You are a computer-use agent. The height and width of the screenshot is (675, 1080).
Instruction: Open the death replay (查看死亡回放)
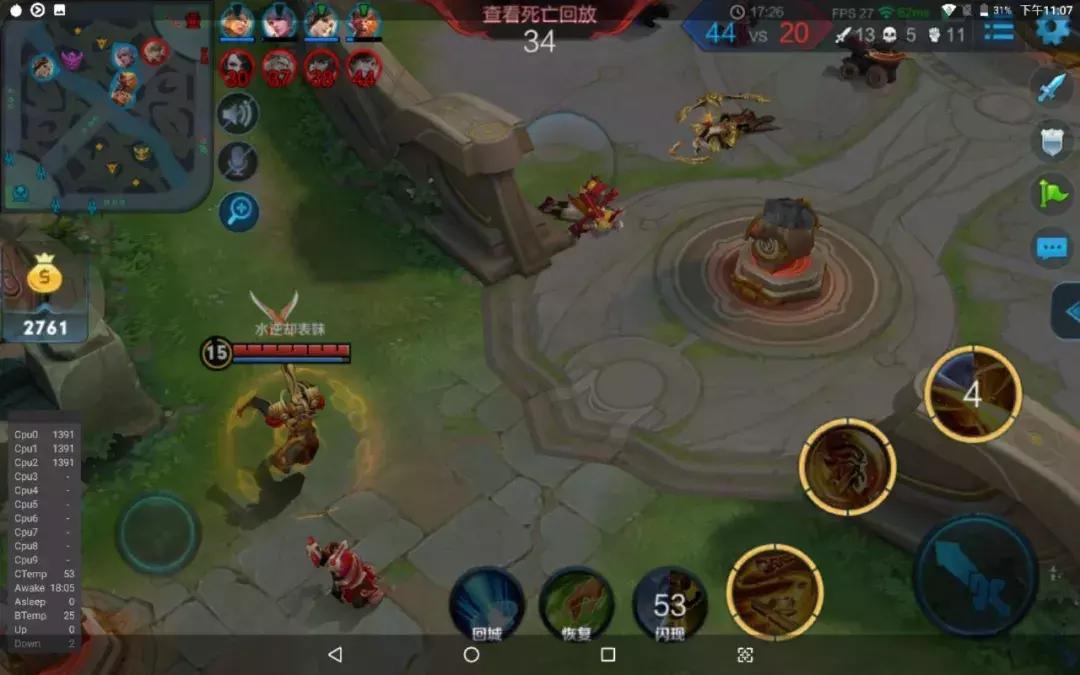(x=539, y=15)
